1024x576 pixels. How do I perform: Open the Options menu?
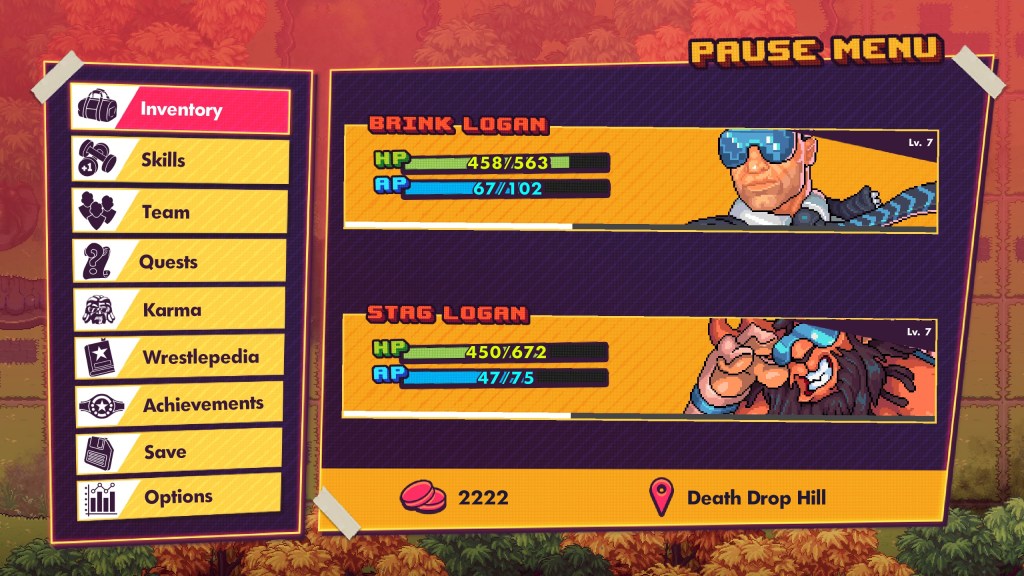pos(180,497)
